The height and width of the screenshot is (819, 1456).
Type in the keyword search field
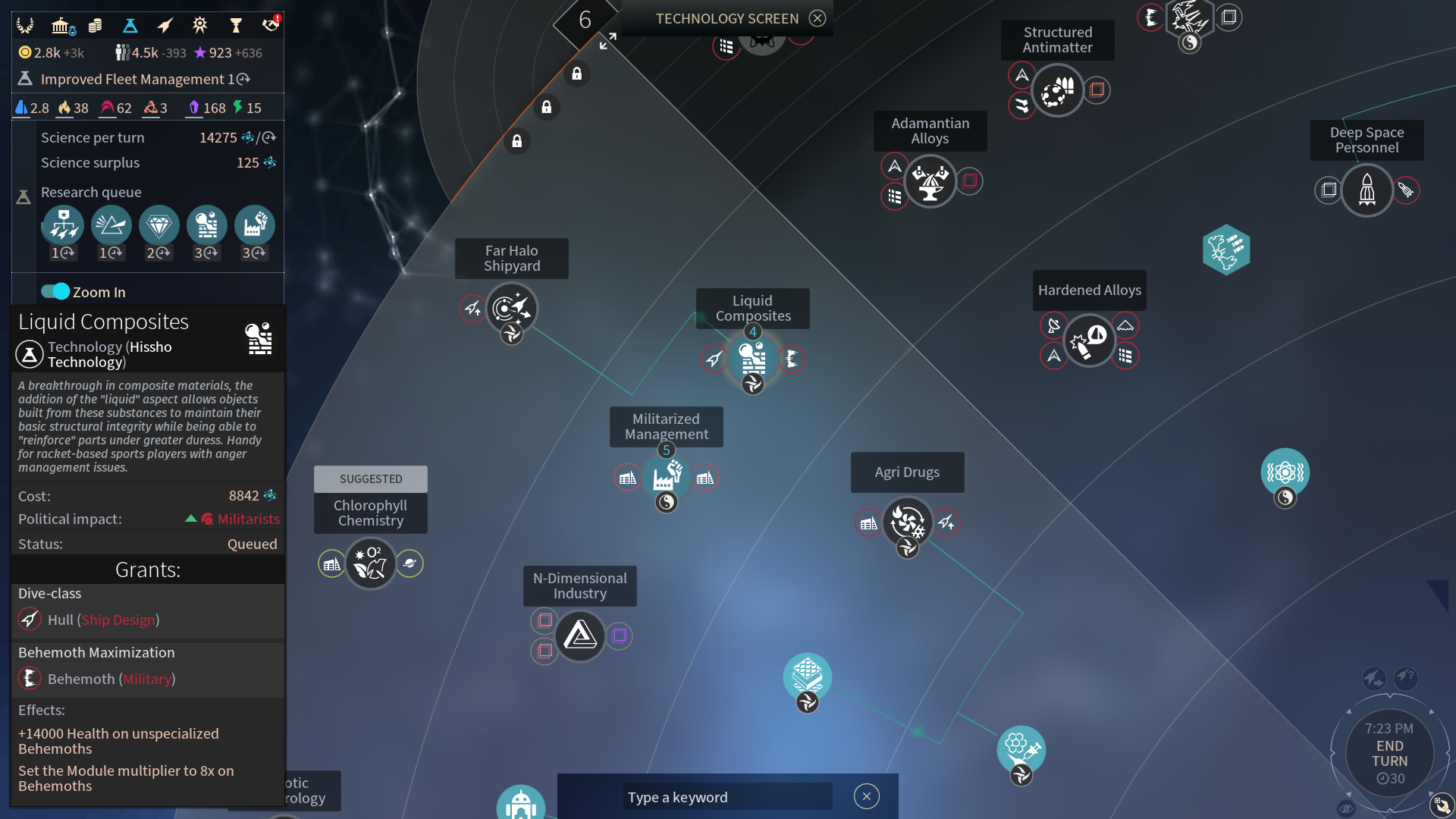pos(726,797)
